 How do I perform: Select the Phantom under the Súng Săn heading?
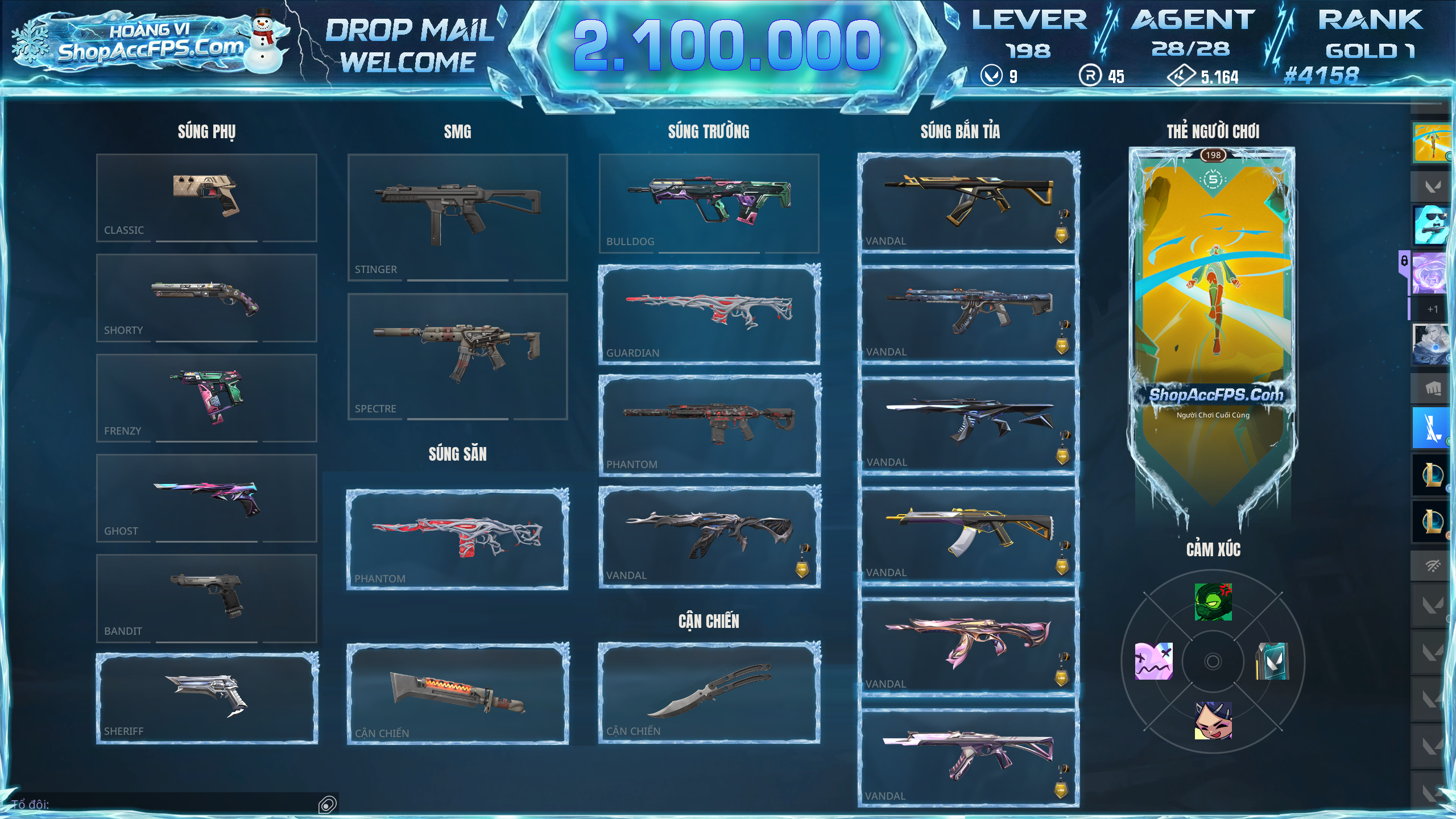[x=457, y=539]
